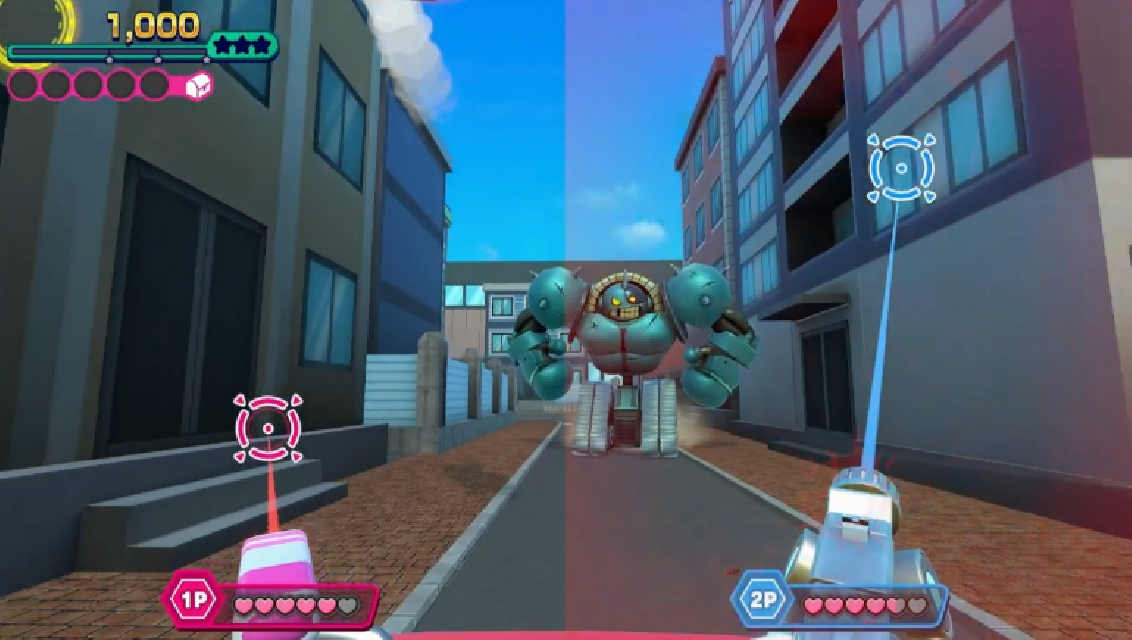
Task: Click the three-star rank badge
Action: [243, 45]
